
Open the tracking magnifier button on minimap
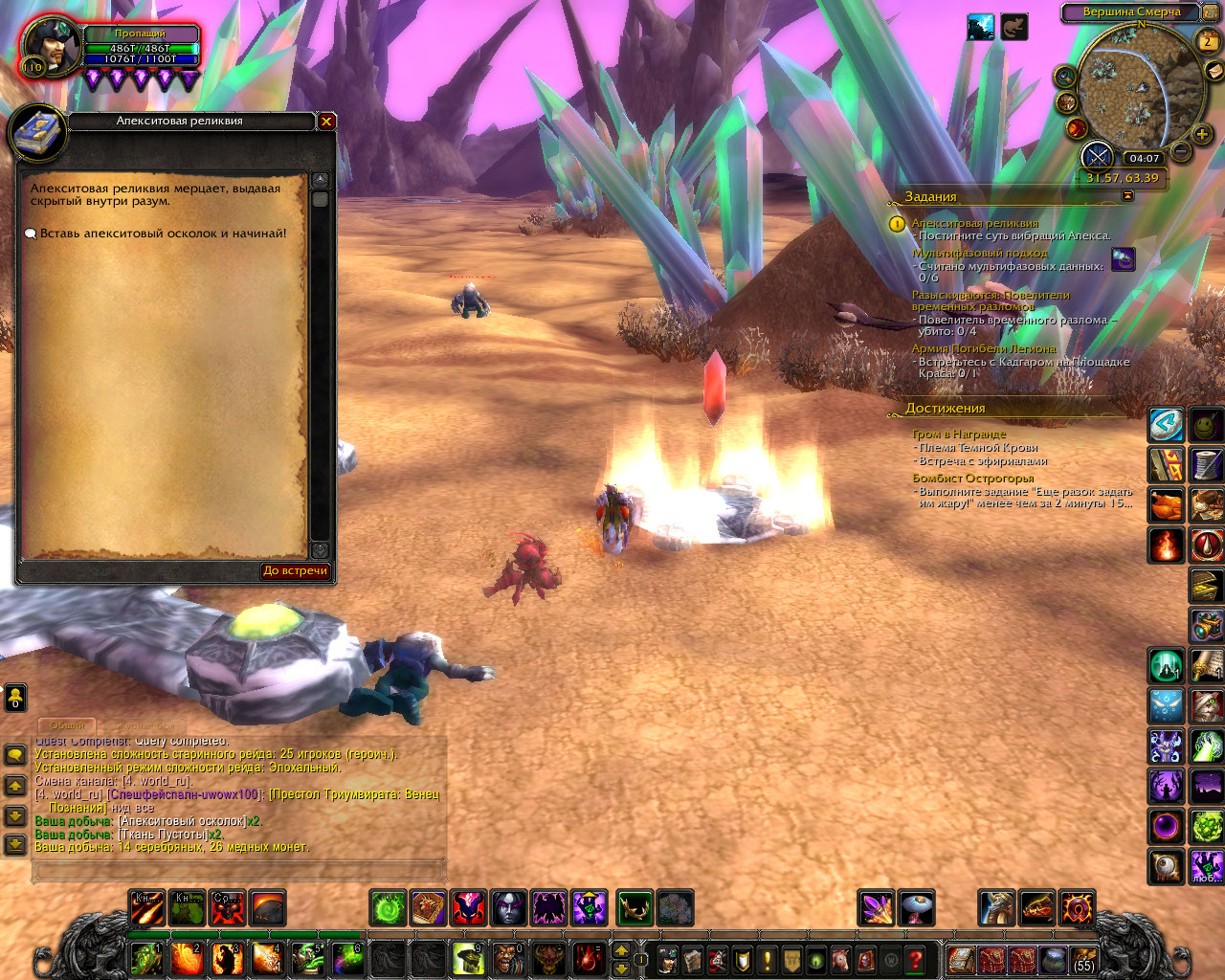(x=1065, y=76)
